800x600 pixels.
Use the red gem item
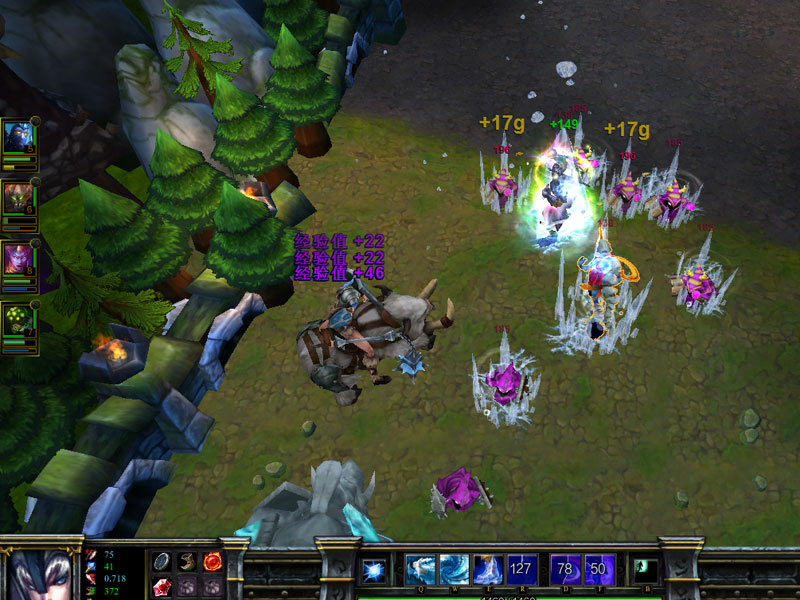(162, 587)
